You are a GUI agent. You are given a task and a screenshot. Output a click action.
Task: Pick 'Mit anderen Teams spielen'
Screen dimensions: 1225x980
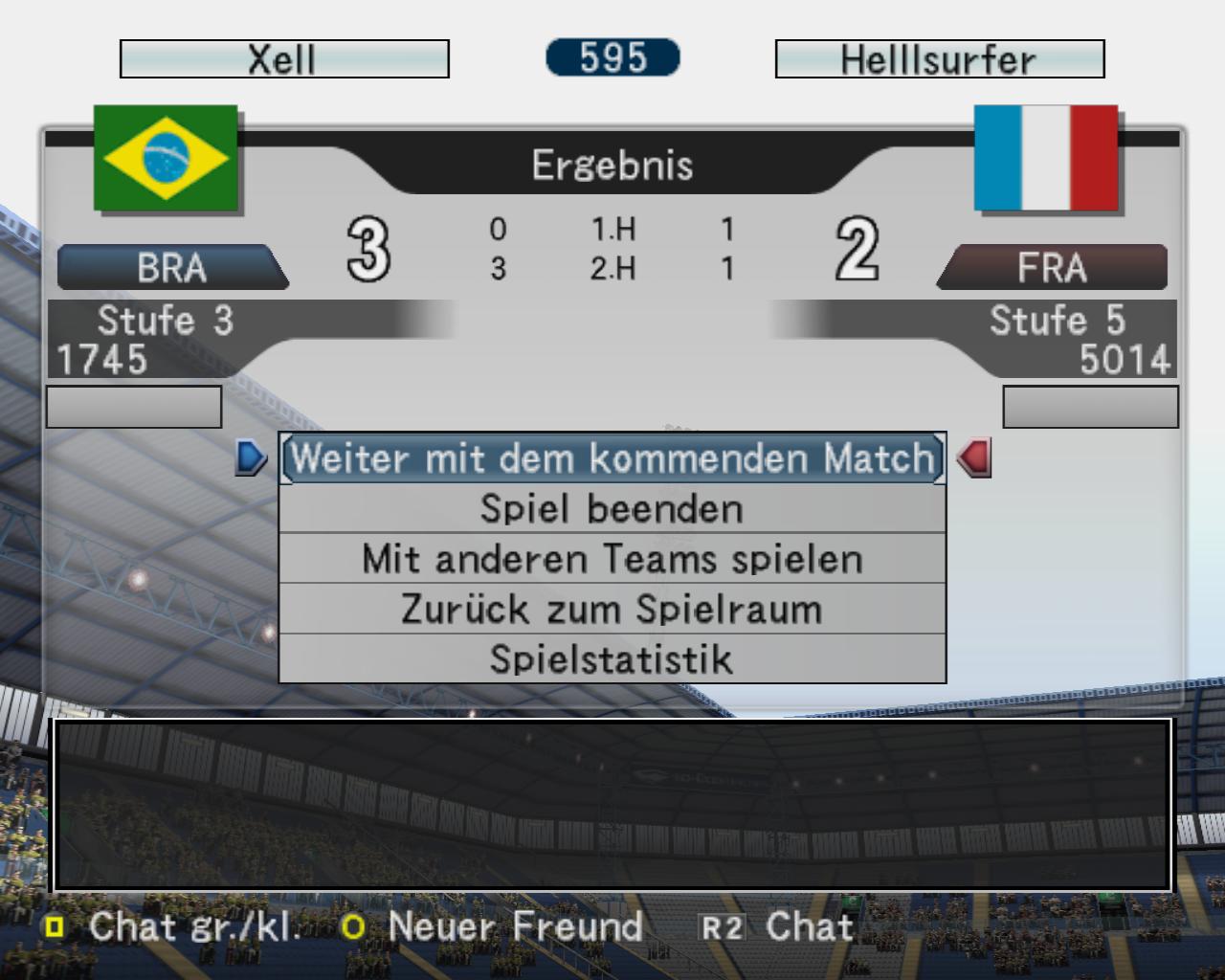click(x=612, y=559)
